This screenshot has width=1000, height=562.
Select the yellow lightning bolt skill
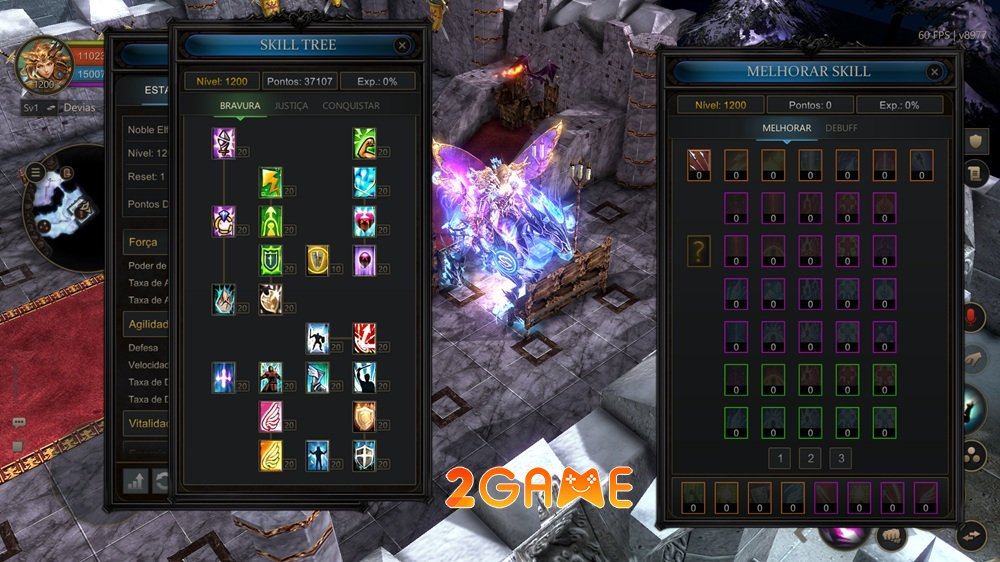[270, 181]
